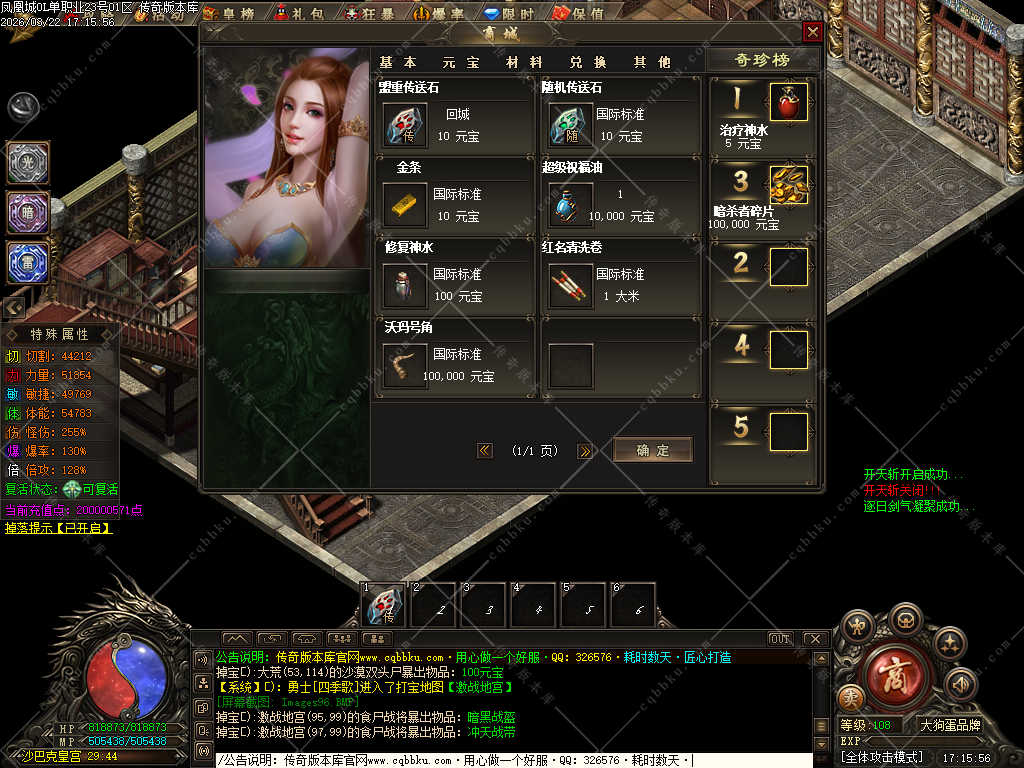Select the 修复神水 item
The height and width of the screenshot is (768, 1024).
(405, 286)
